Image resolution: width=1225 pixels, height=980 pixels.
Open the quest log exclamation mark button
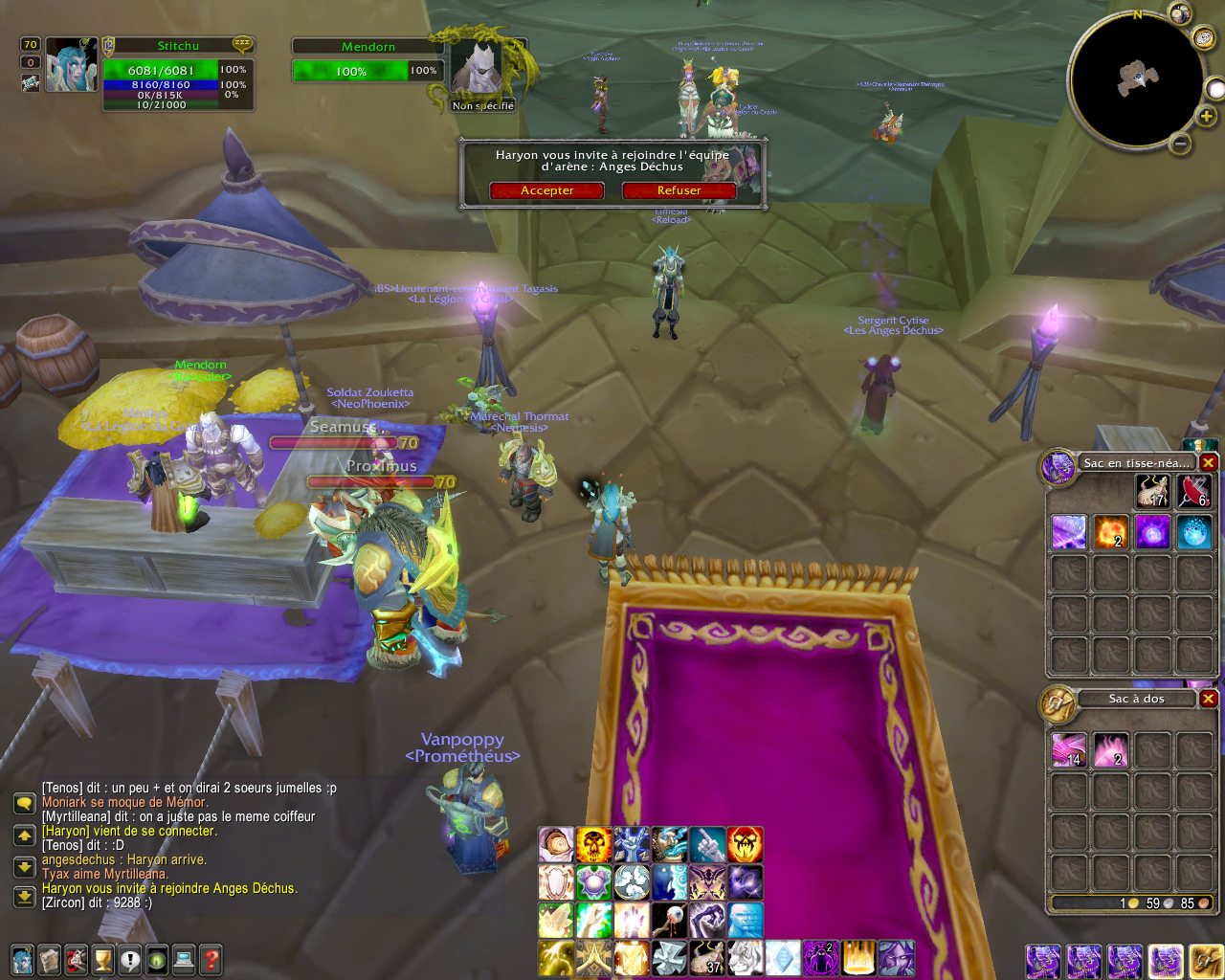(x=130, y=958)
